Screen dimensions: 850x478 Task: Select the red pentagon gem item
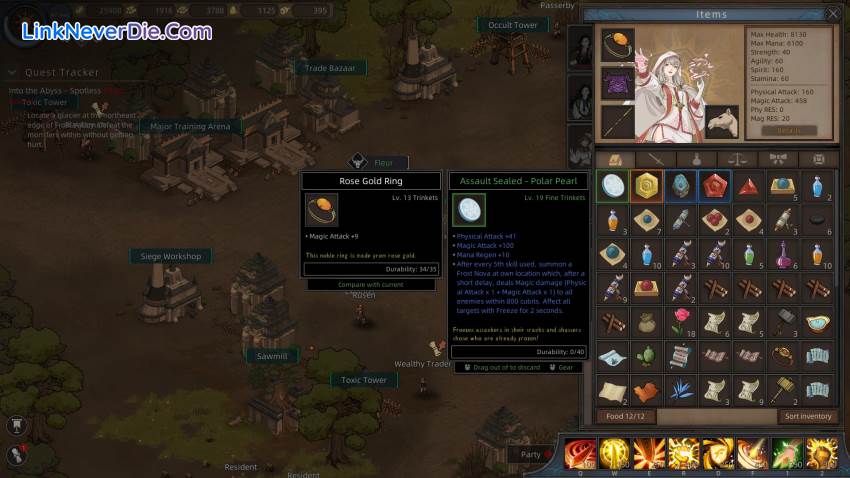(715, 187)
